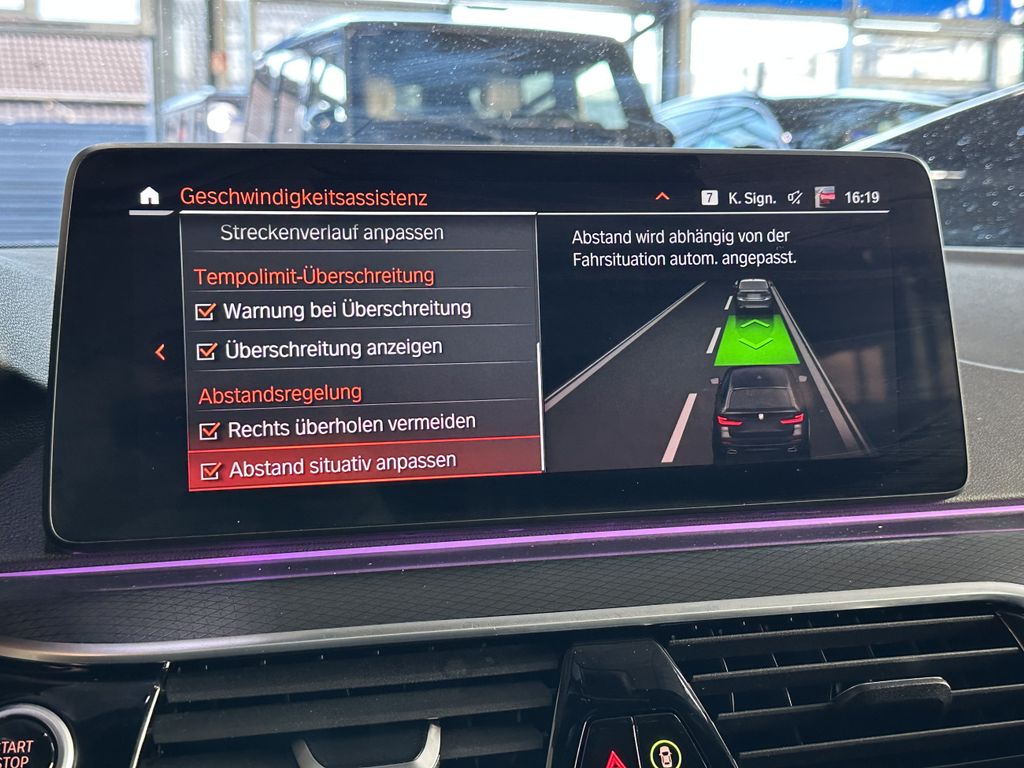Toggle Rechts überholen vermeiden checkbox
1024x768 pixels.
pos(210,430)
